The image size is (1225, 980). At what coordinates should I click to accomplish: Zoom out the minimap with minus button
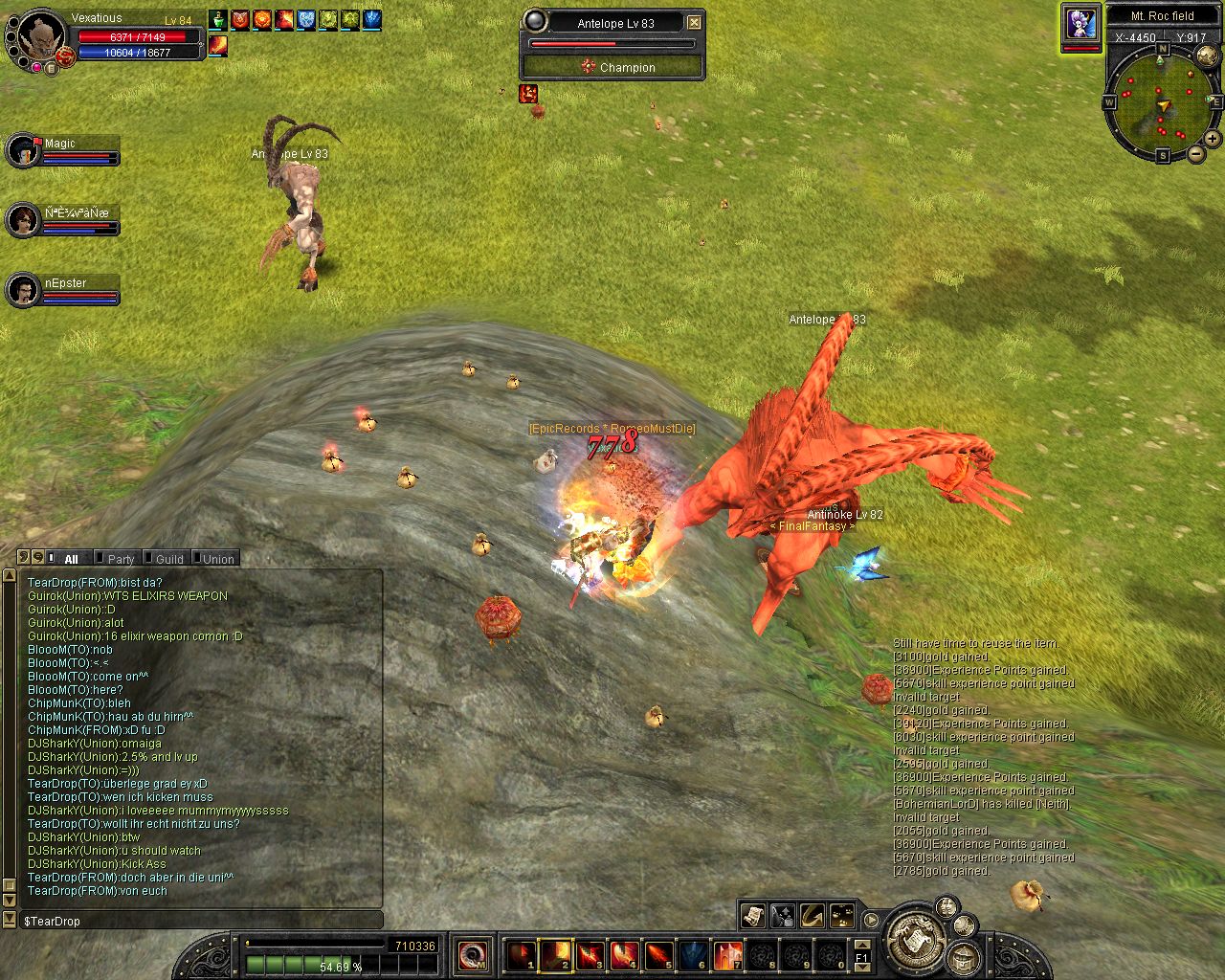1196,153
